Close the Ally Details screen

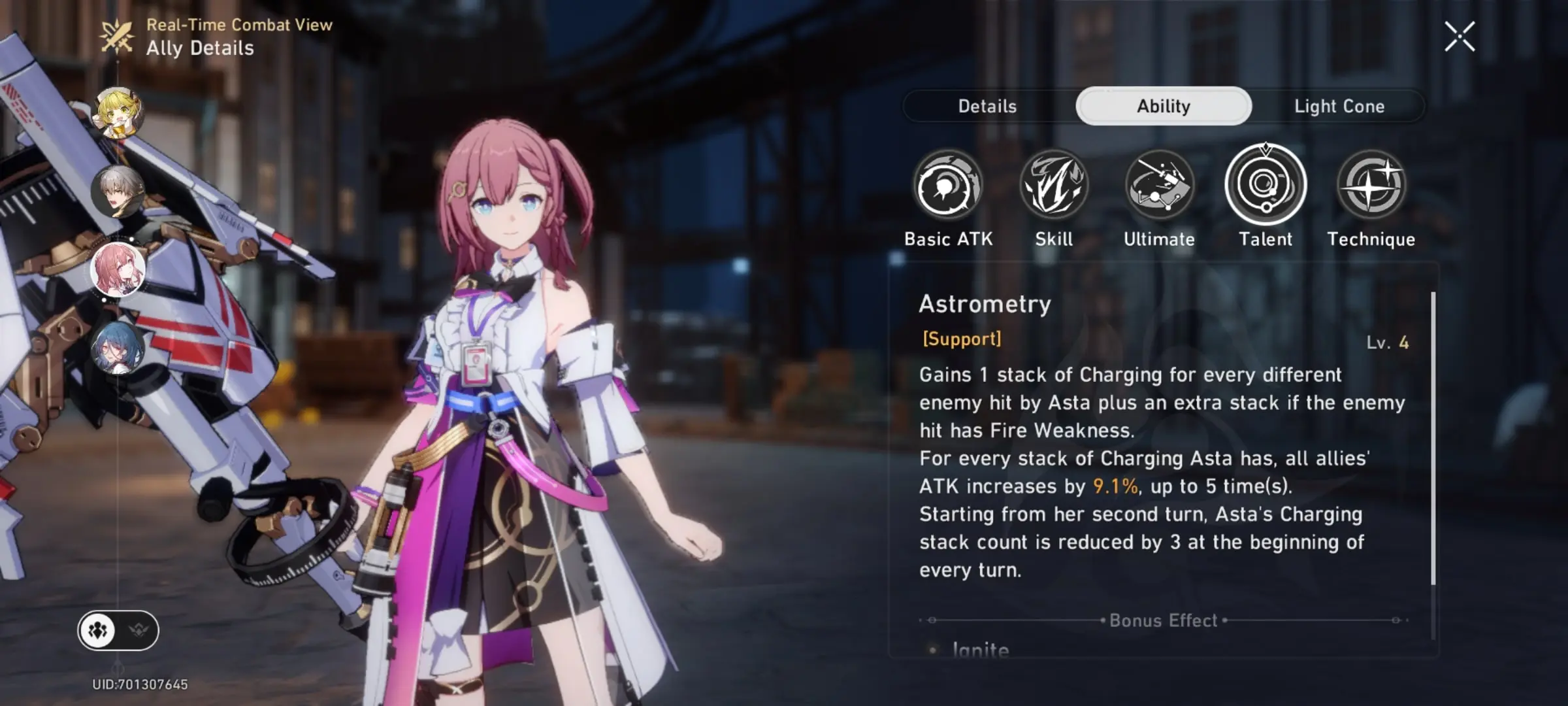point(1459,37)
